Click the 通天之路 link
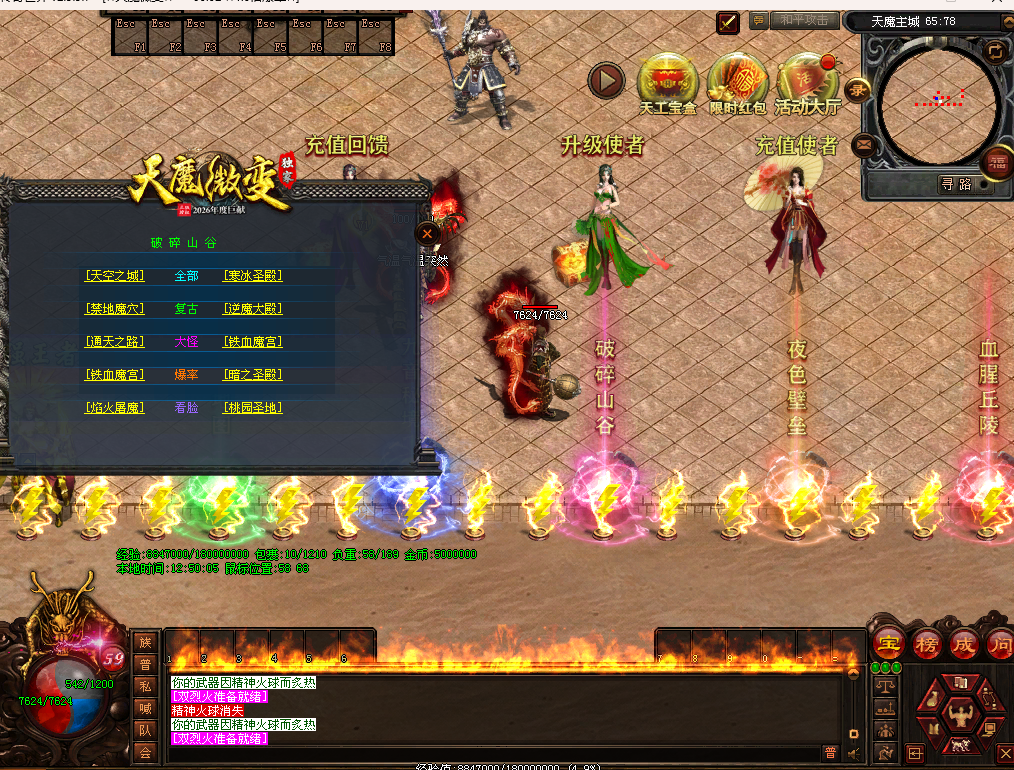1014x770 pixels. tap(115, 342)
